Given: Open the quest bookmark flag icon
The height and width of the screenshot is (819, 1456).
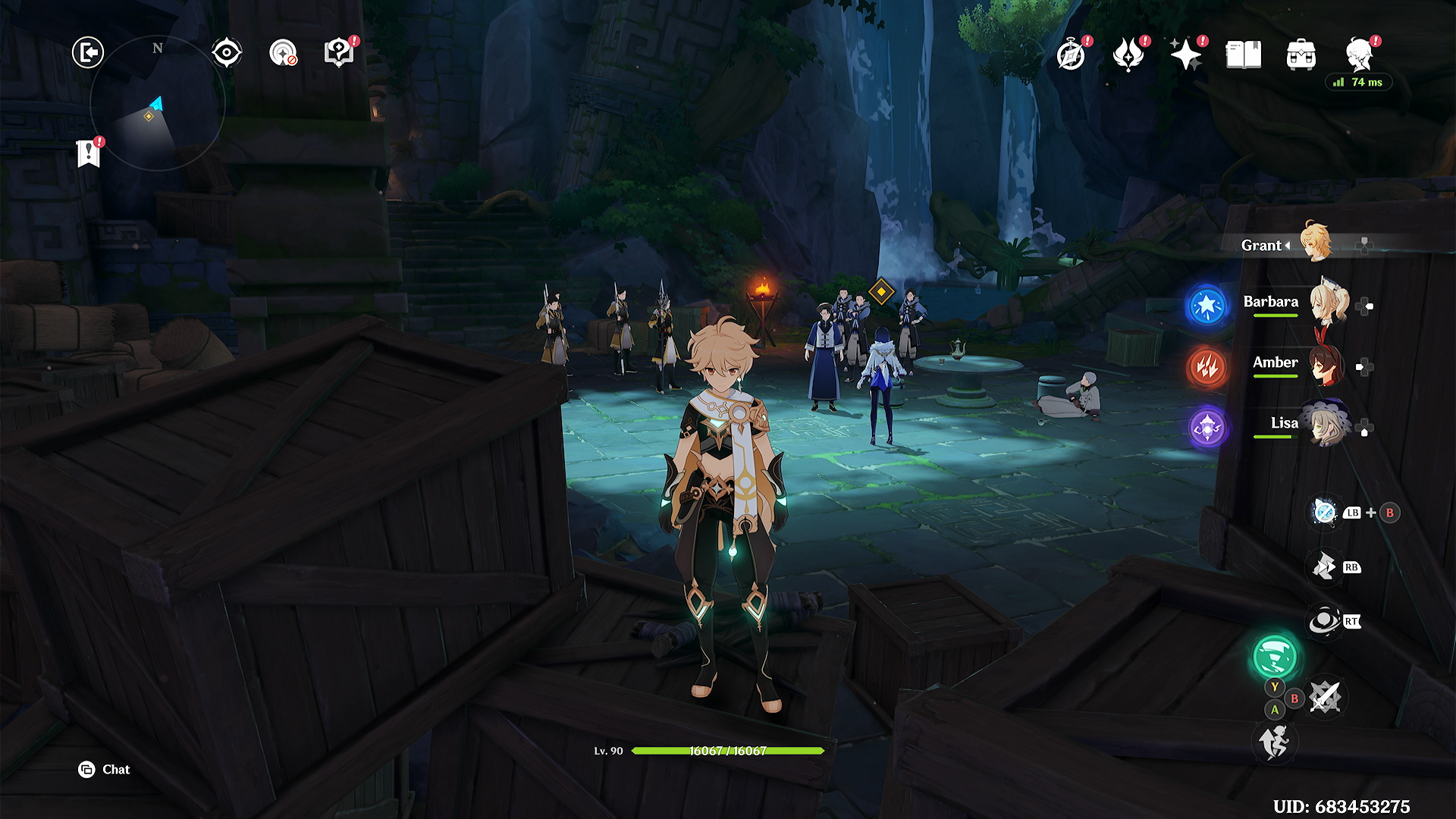Looking at the screenshot, I should tap(89, 154).
